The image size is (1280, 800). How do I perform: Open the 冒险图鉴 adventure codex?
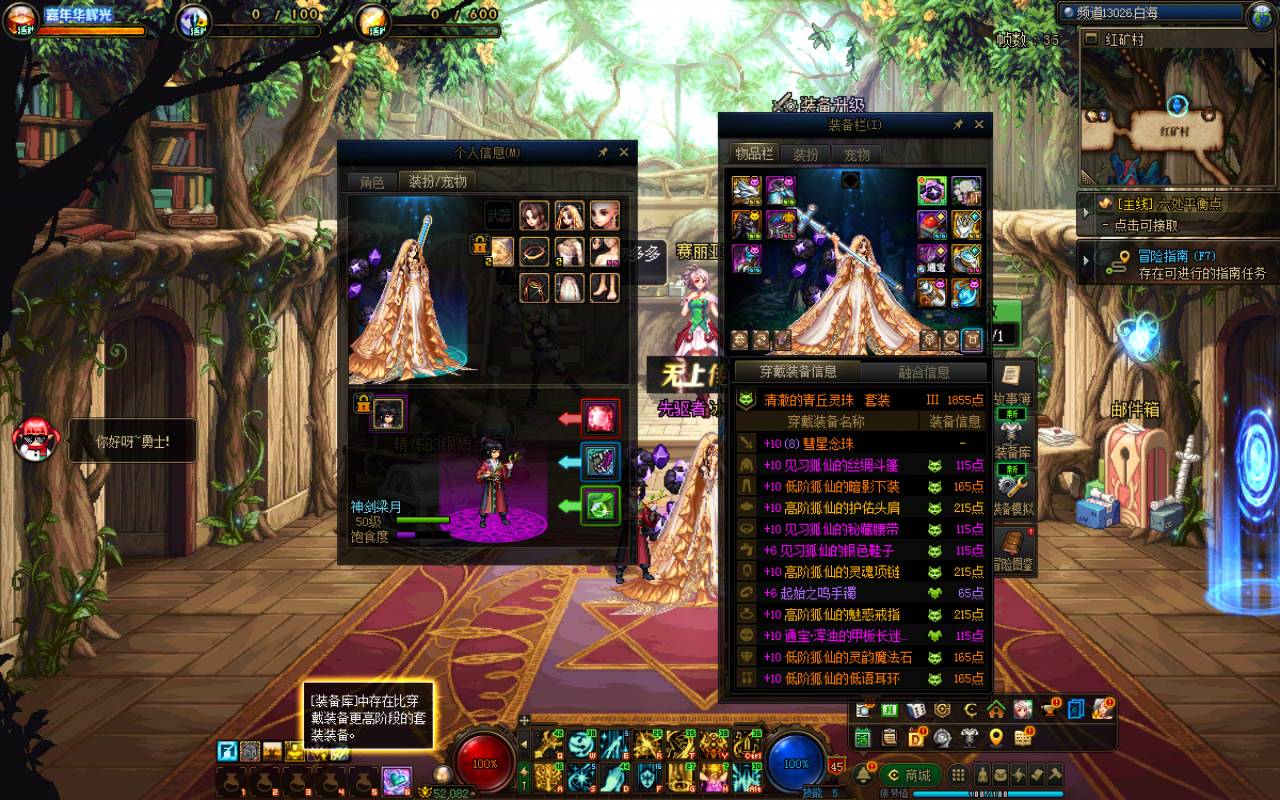tap(1014, 550)
